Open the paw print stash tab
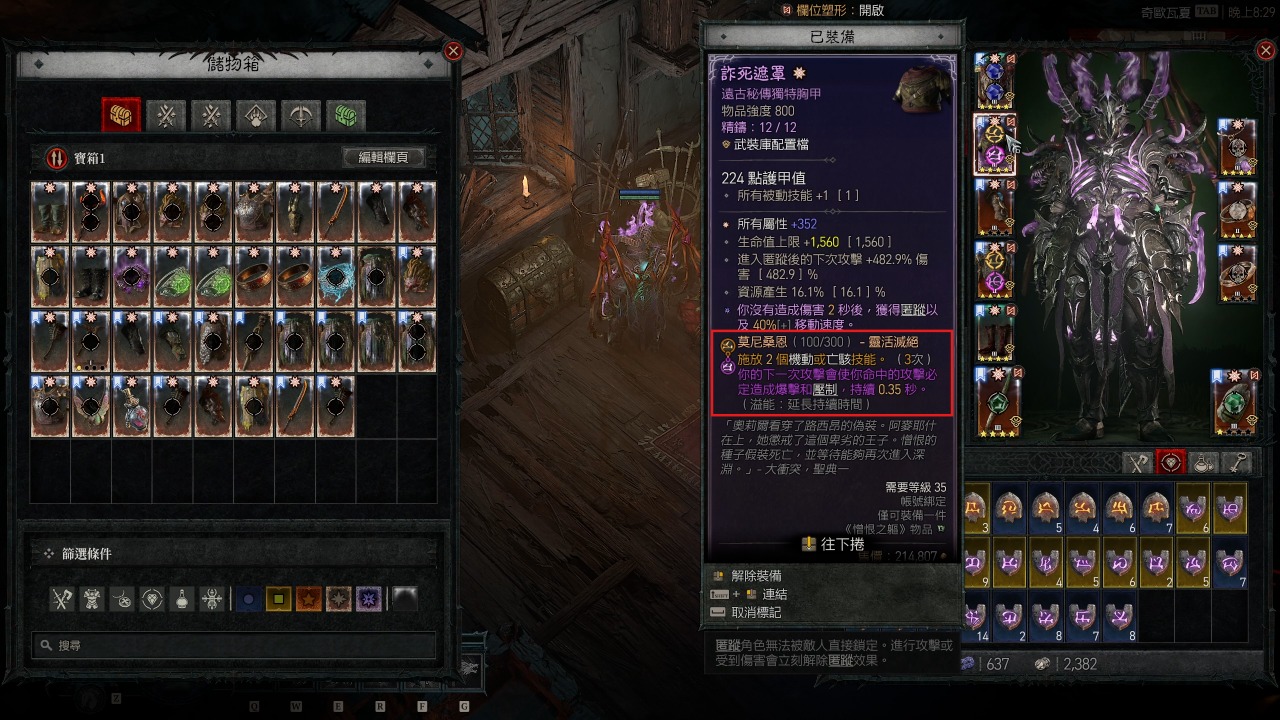Image resolution: width=1280 pixels, height=720 pixels. coord(256,116)
